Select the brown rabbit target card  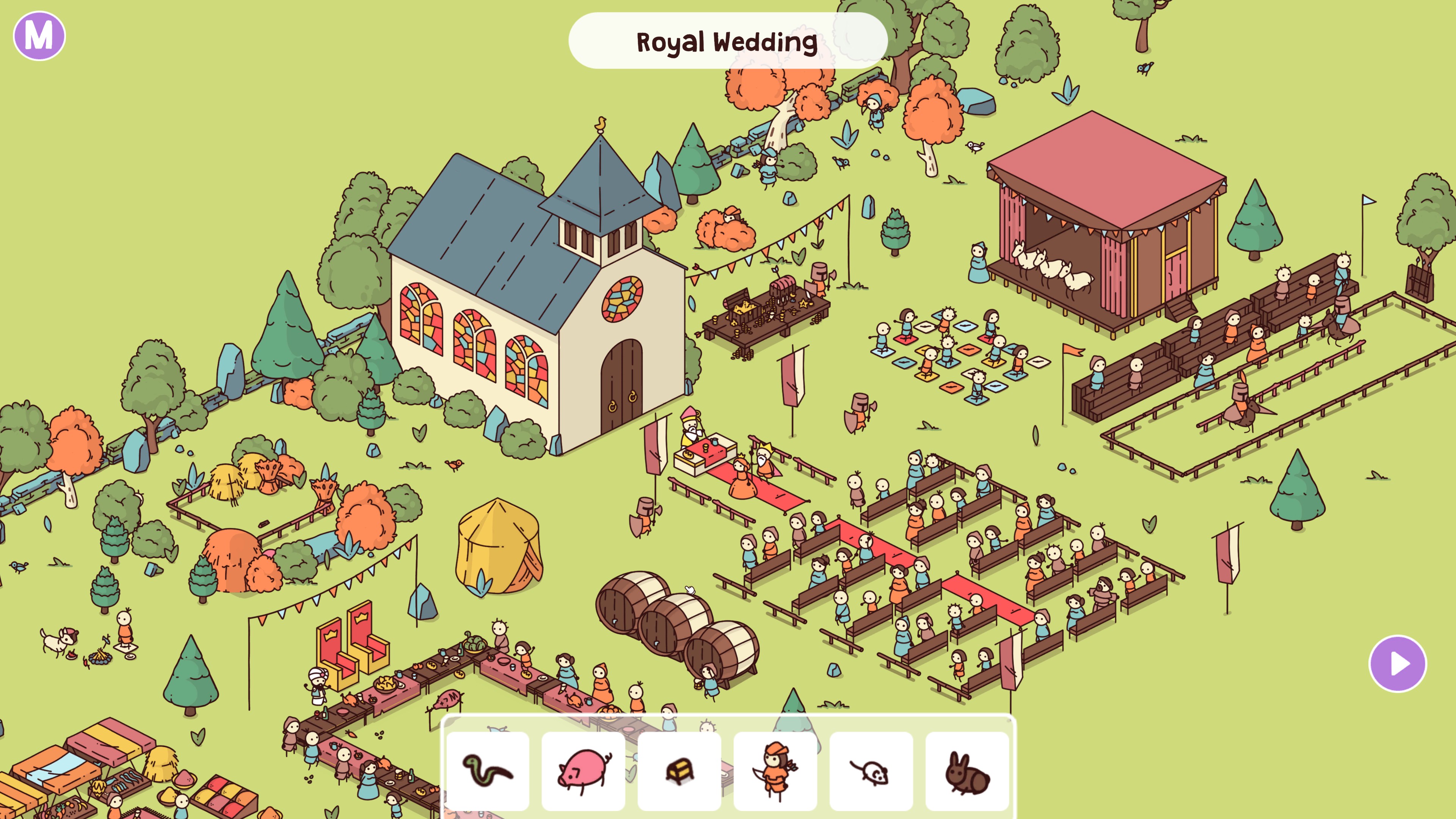coord(967,771)
